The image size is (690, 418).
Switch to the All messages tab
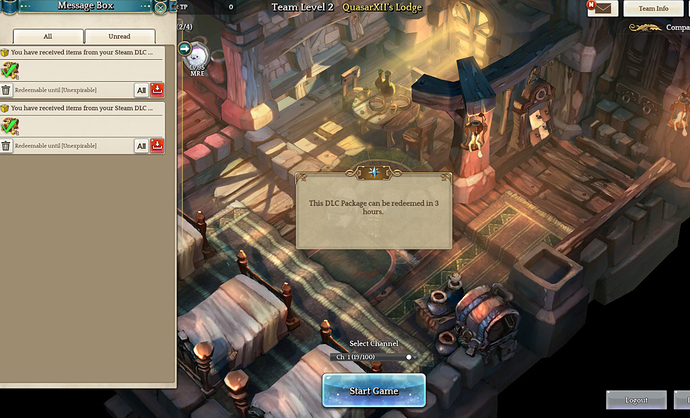click(47, 36)
